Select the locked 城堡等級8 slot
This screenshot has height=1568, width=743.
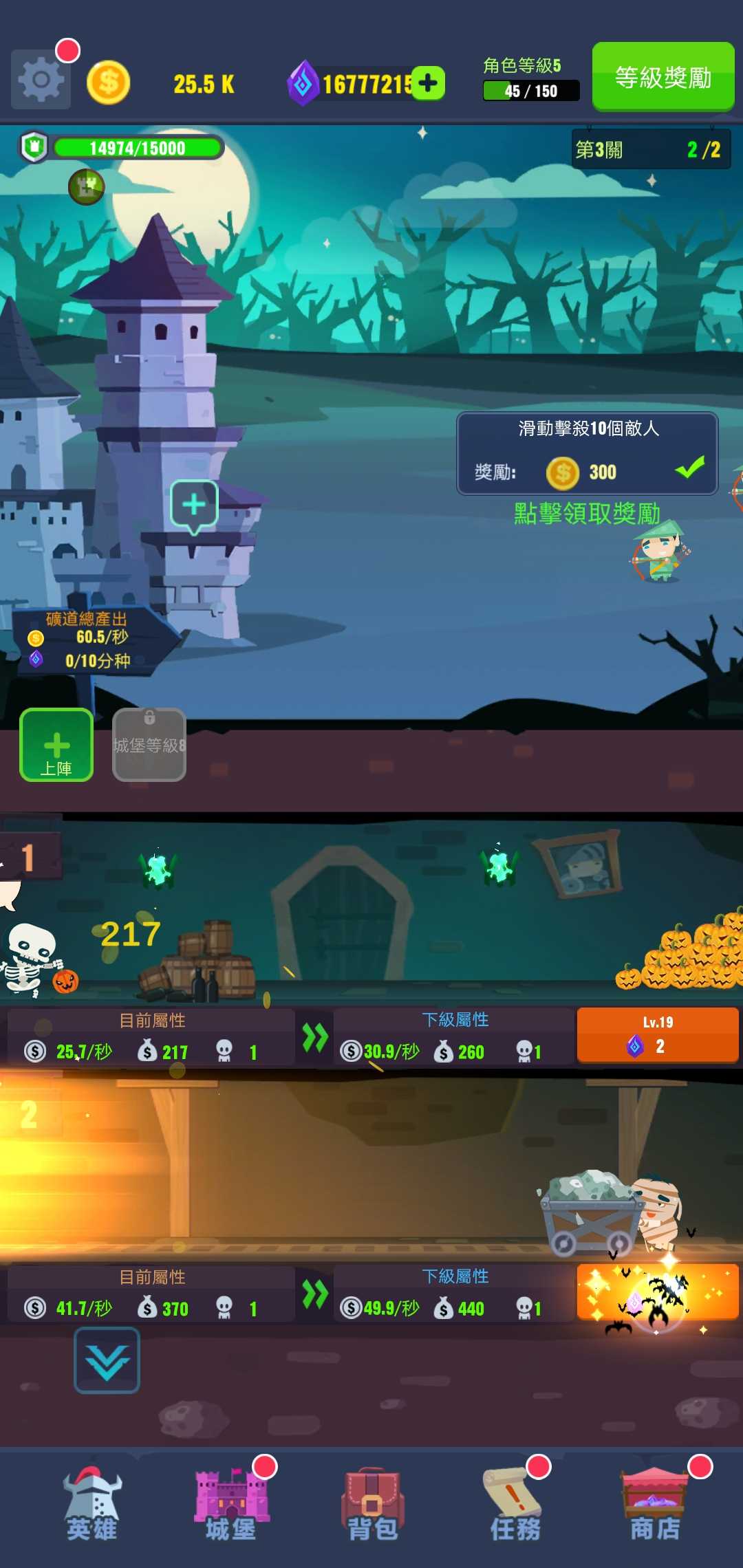[149, 745]
